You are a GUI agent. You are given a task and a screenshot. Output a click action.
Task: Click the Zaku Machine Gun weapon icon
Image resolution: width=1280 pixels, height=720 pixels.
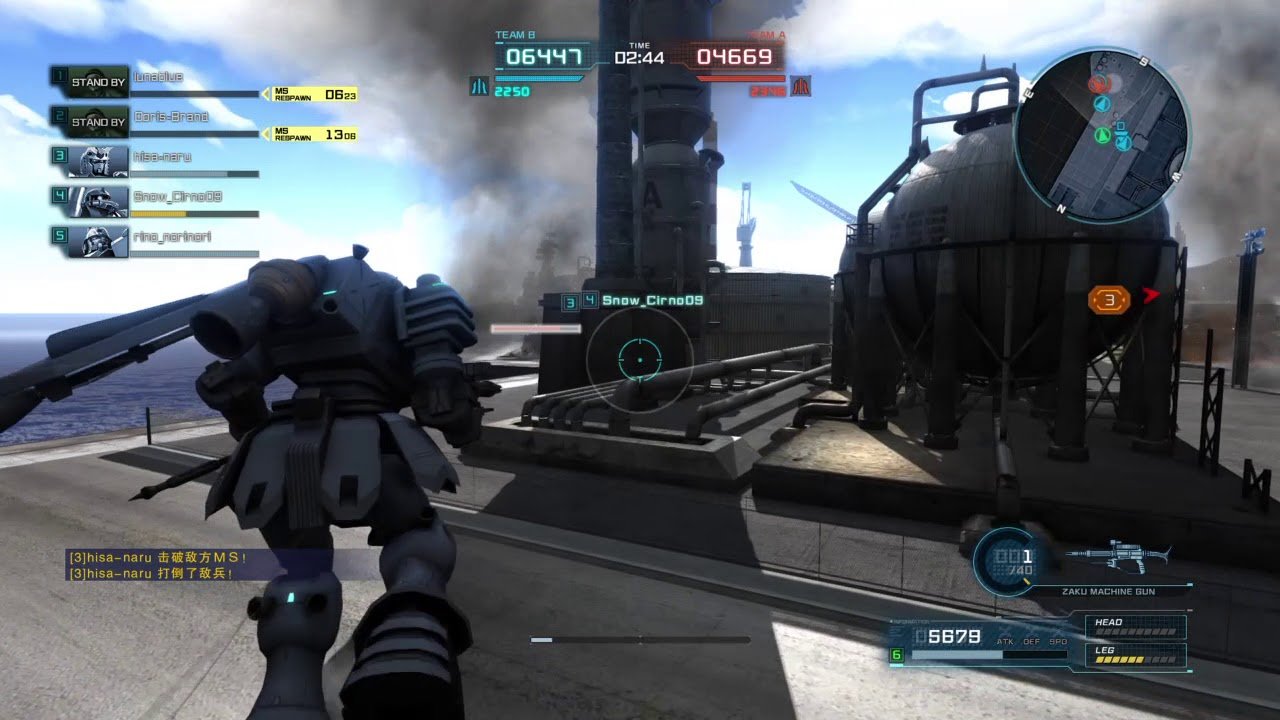click(x=1116, y=555)
